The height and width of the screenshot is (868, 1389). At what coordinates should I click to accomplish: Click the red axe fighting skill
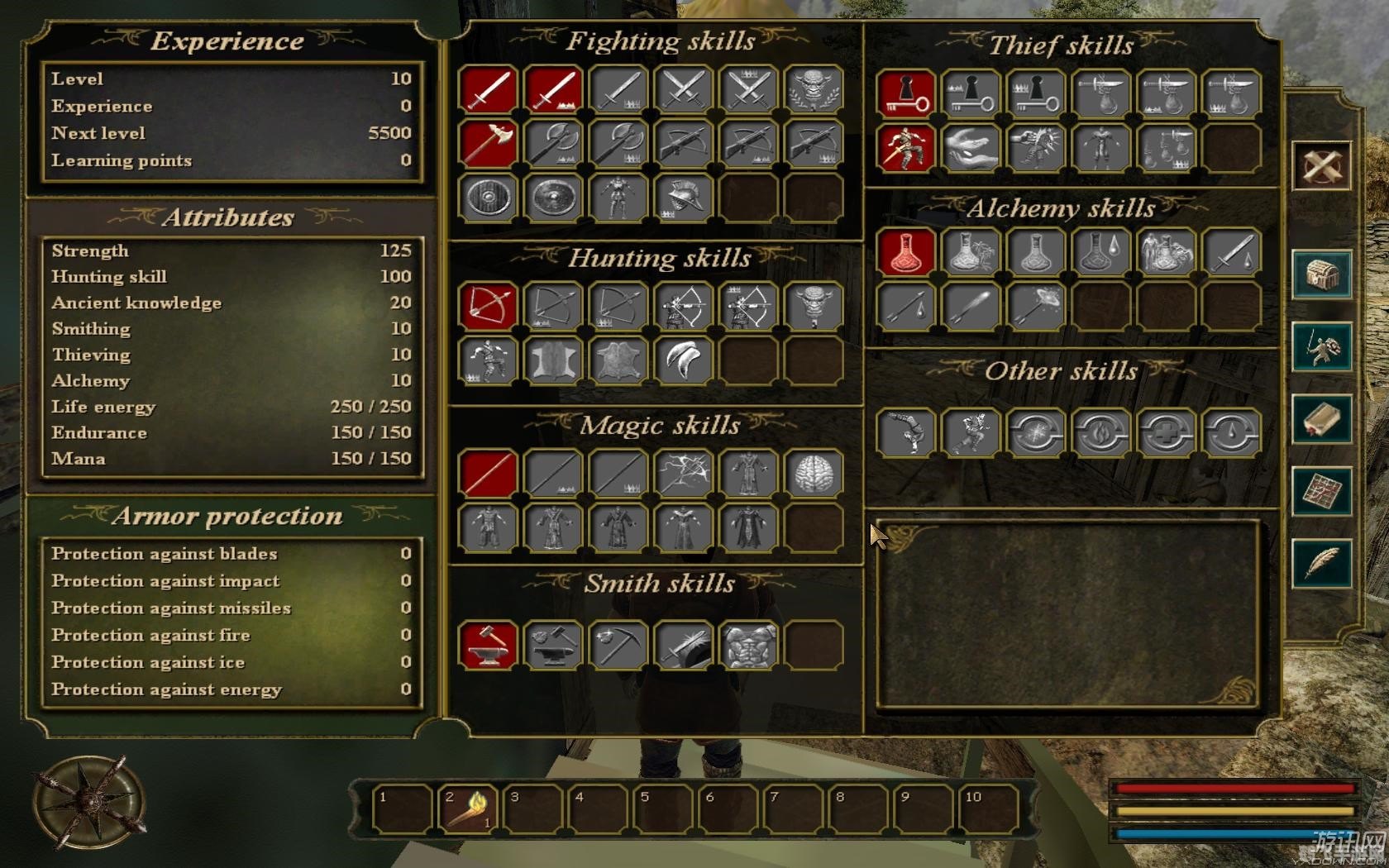pos(488,143)
